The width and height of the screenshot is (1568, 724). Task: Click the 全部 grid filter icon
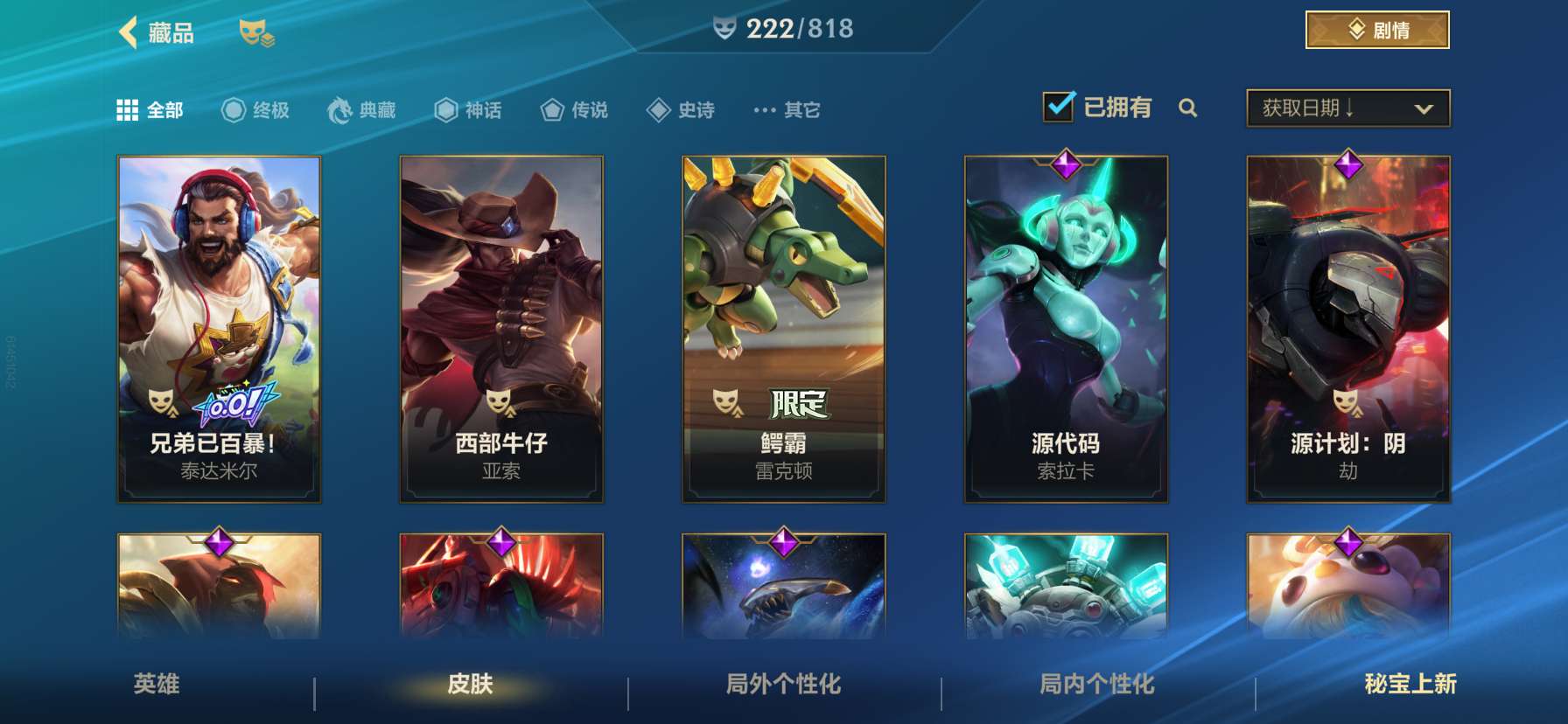[126, 109]
